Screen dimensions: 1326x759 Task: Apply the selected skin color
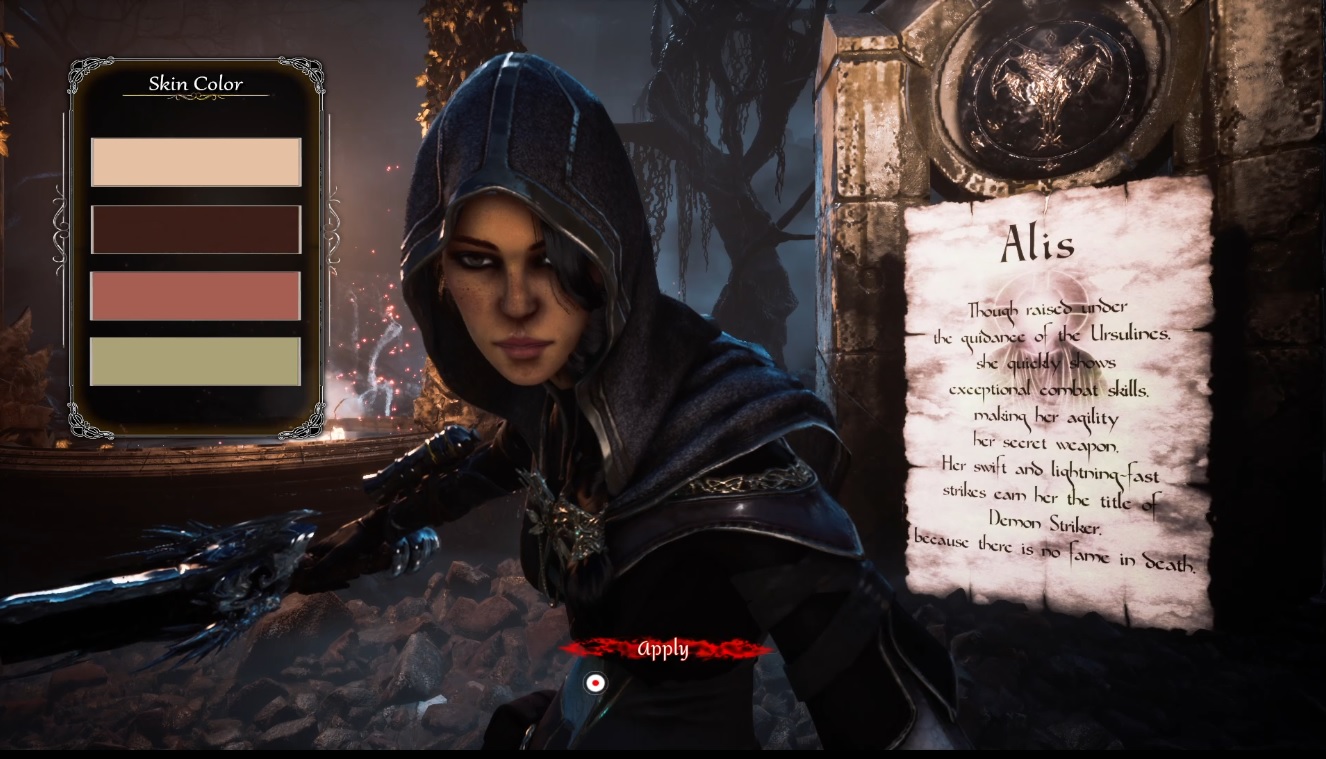pos(663,650)
